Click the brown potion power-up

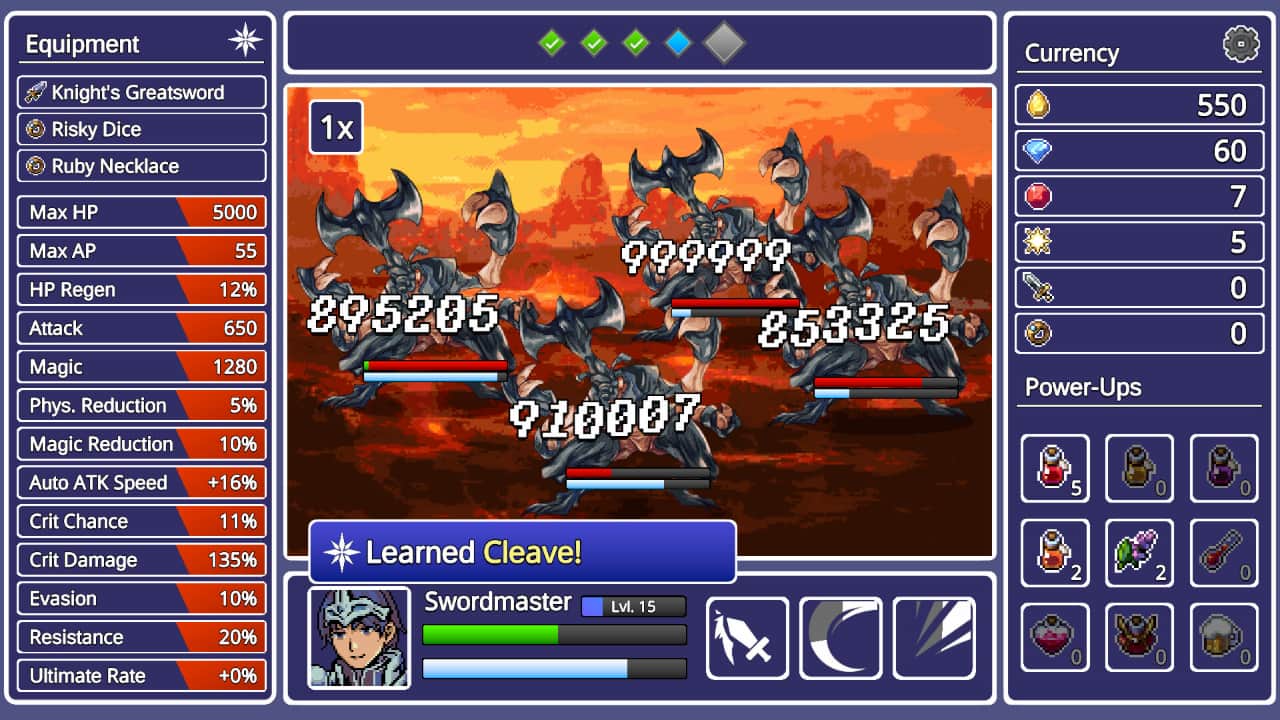tap(1140, 468)
